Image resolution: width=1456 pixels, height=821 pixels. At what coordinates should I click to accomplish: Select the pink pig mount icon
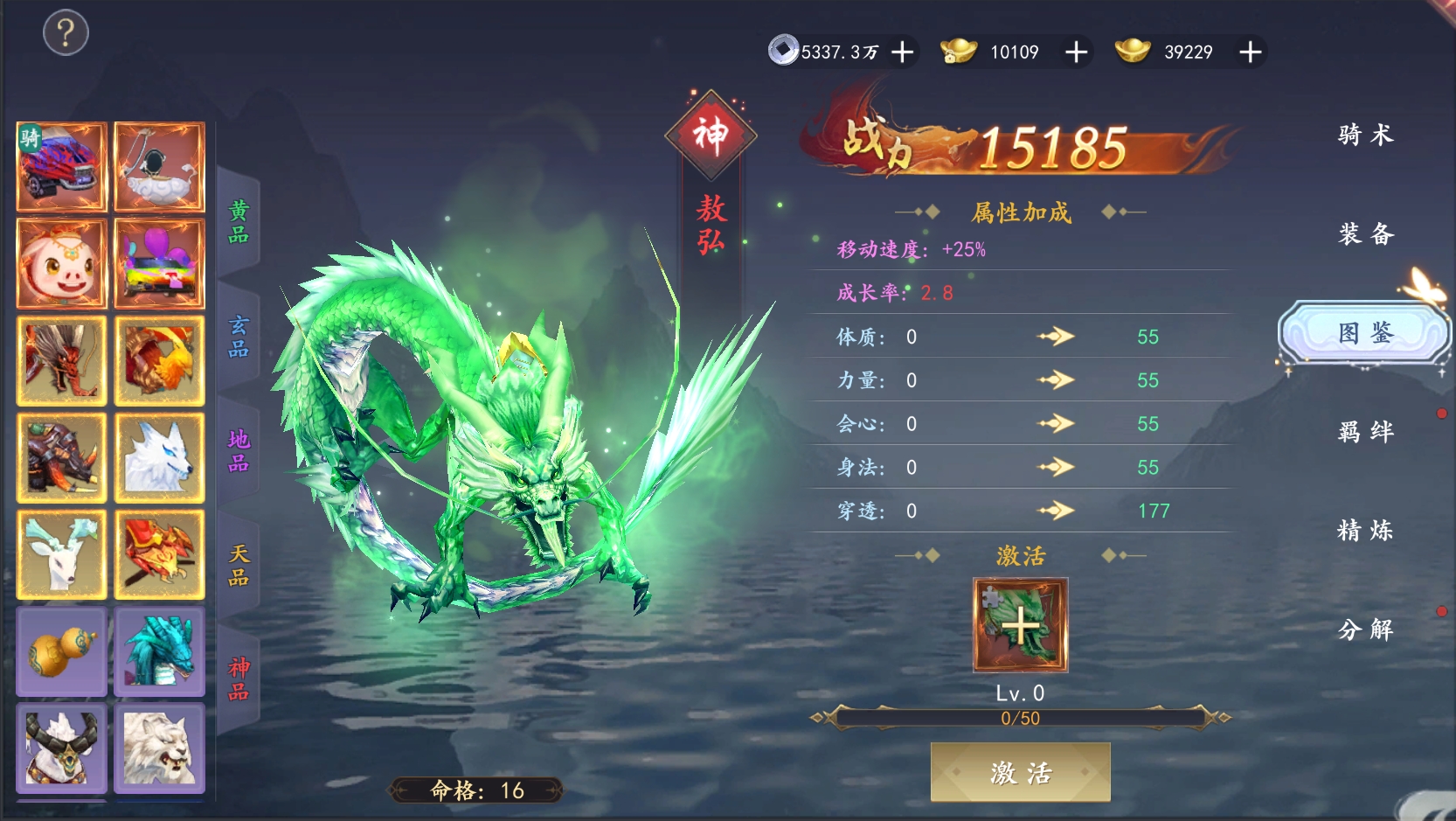pyautogui.click(x=61, y=263)
